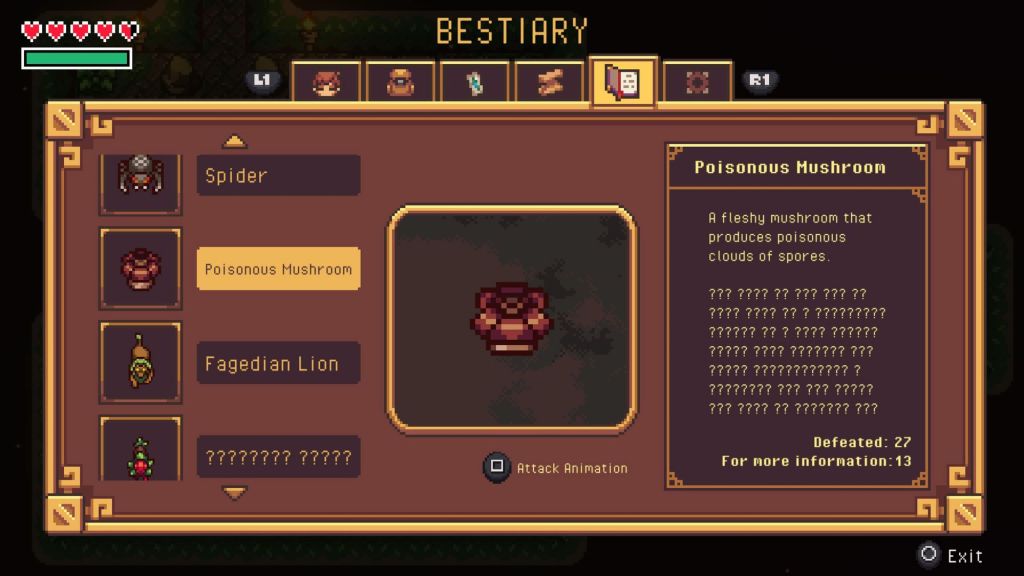Switch to the character face tab
1024x576 pixels.
326,82
